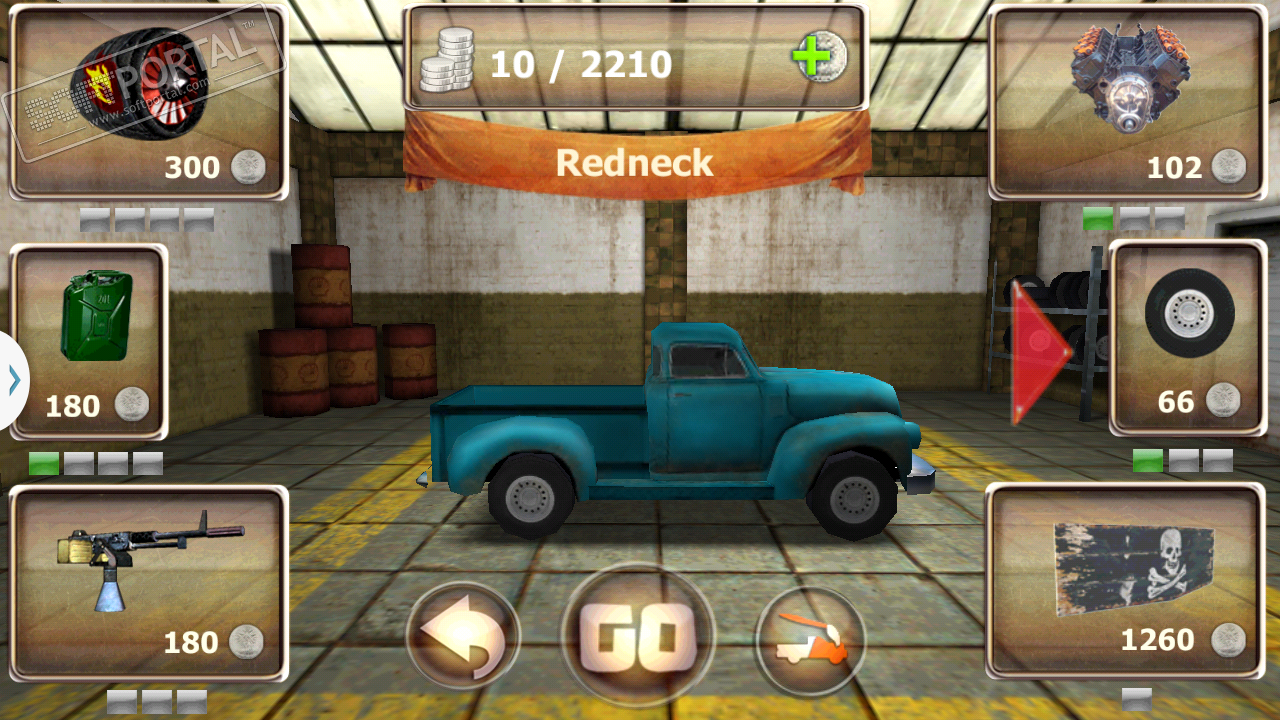Purchase the white wheel upgrade for 66

pos(1188,337)
